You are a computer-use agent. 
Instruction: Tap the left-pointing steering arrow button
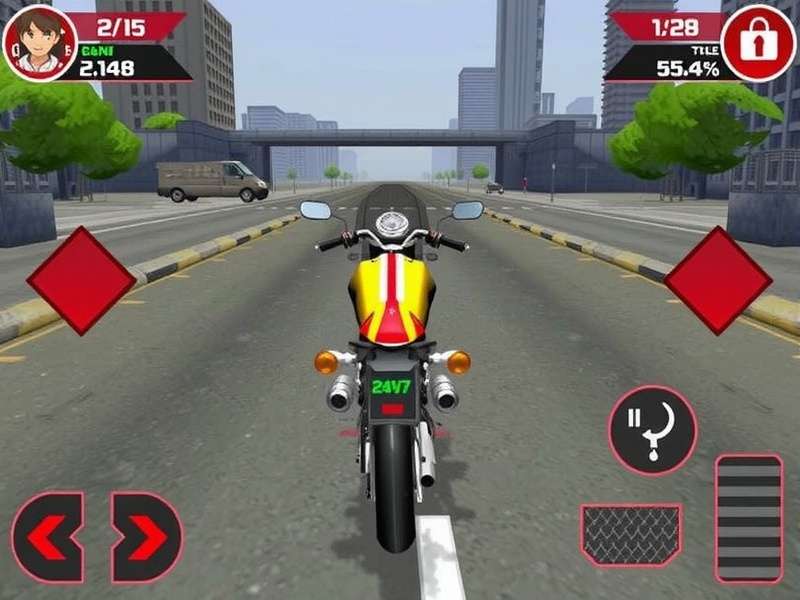click(47, 538)
